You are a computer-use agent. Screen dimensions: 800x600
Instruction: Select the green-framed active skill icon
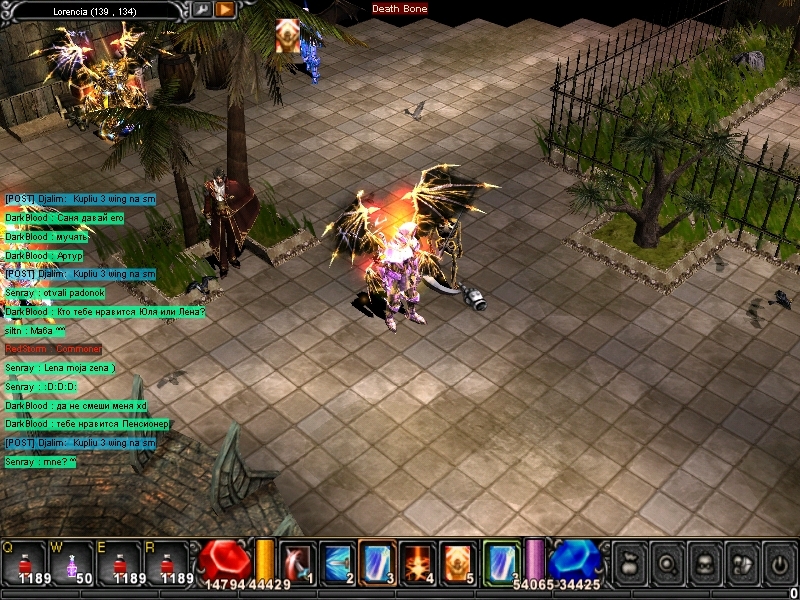502,561
